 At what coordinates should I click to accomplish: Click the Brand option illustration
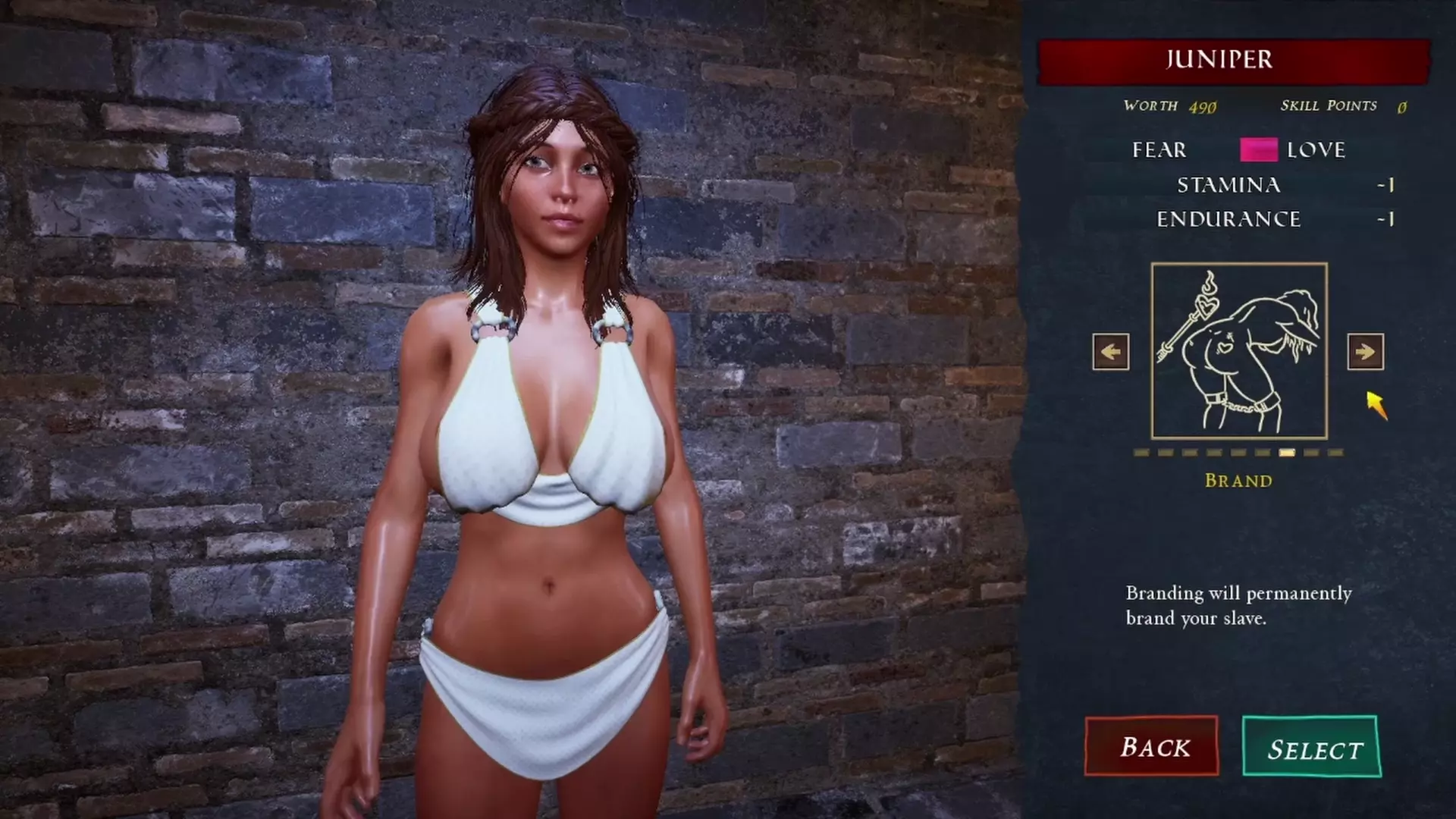click(x=1239, y=351)
